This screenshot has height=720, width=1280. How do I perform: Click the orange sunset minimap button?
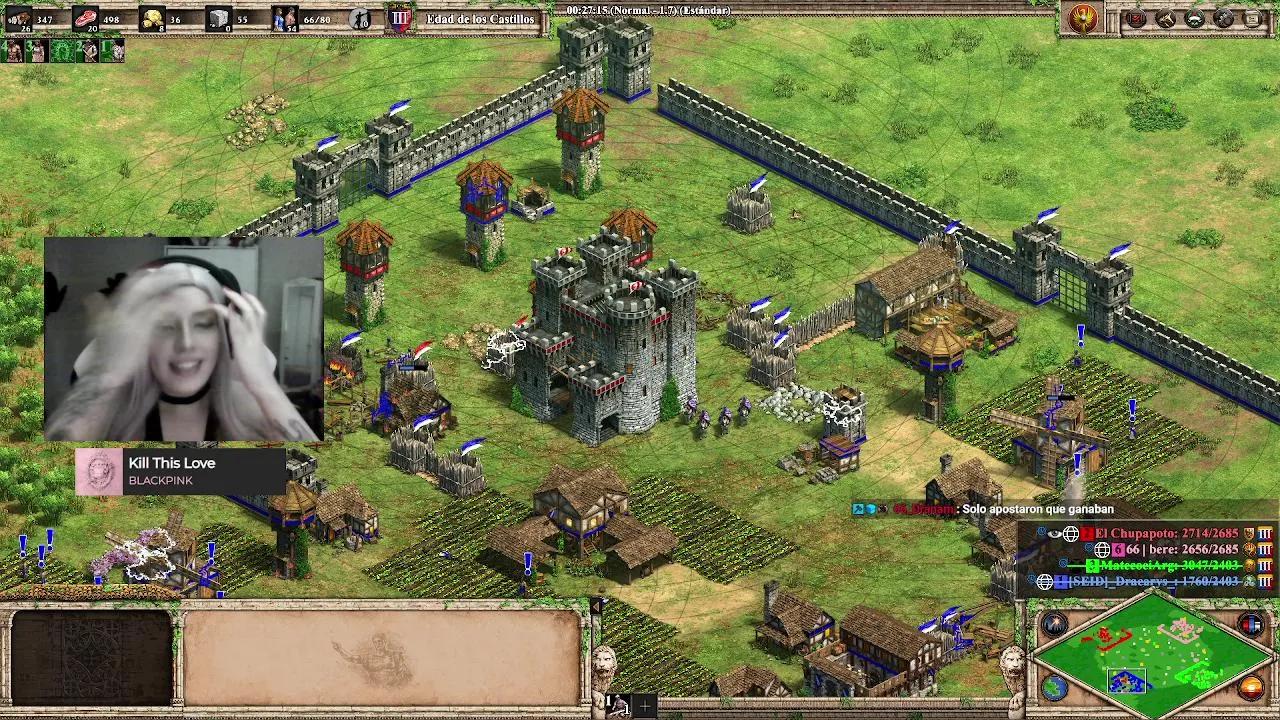click(1250, 688)
